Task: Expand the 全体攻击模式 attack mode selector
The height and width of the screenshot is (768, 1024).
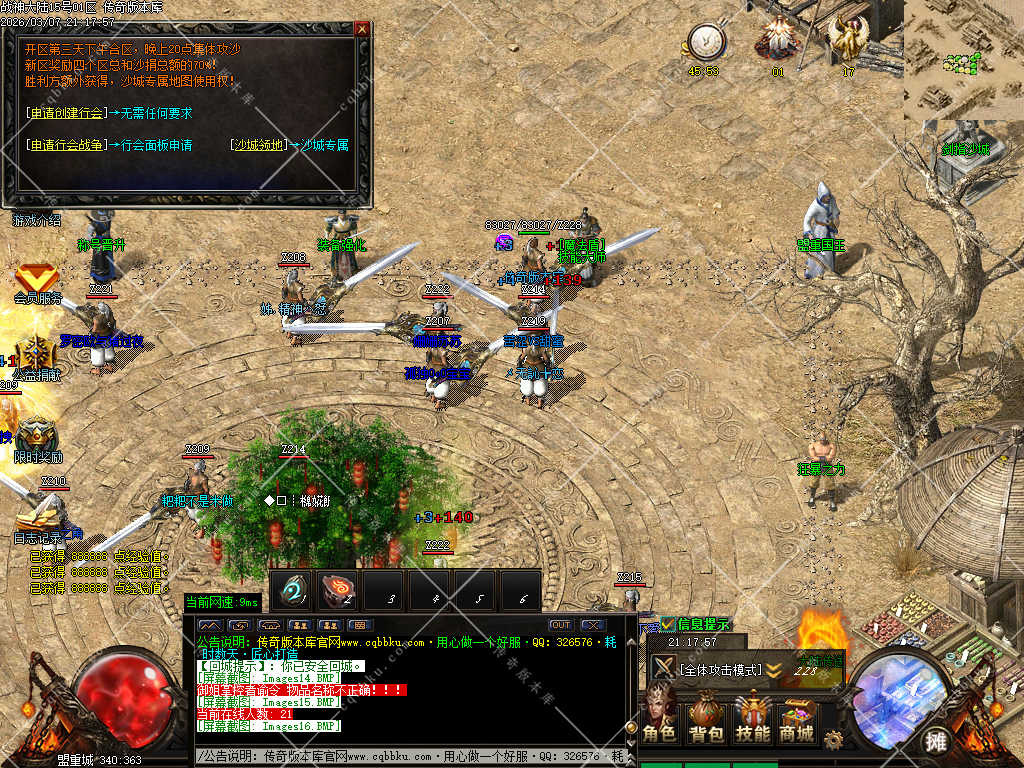Action: click(774, 669)
